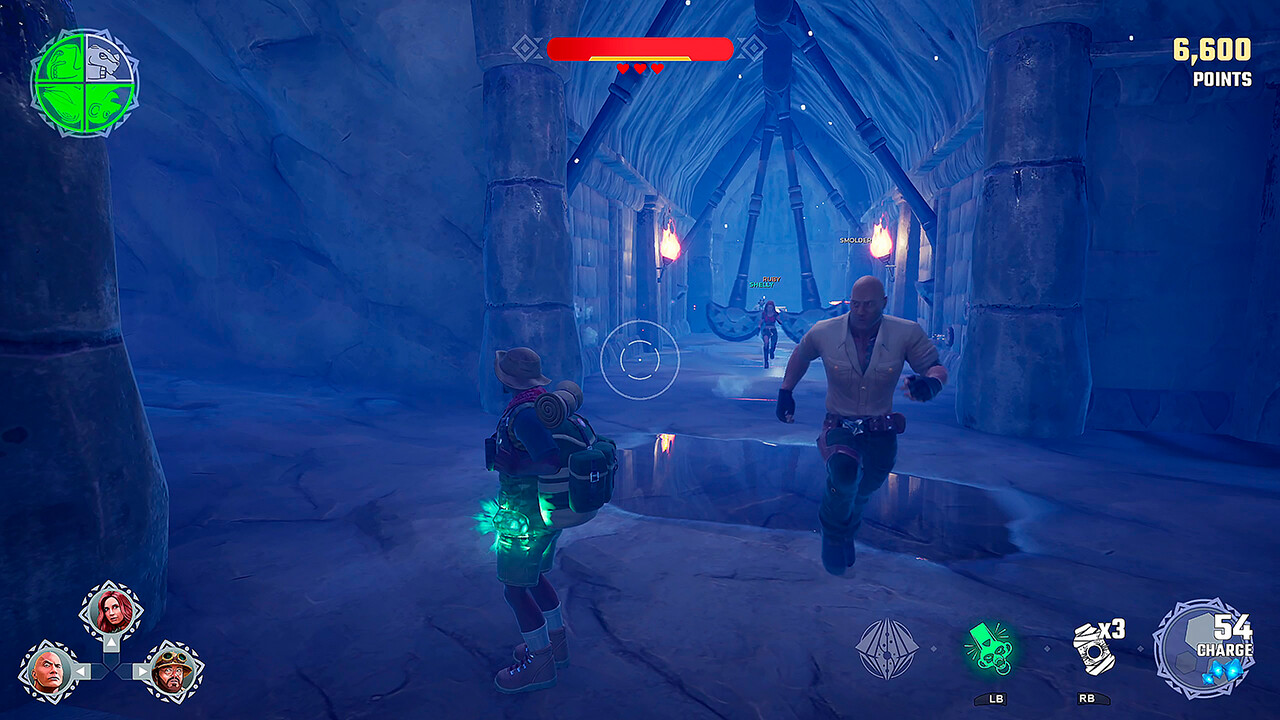Click the grey diamond emblem ability icon

pos(887,649)
